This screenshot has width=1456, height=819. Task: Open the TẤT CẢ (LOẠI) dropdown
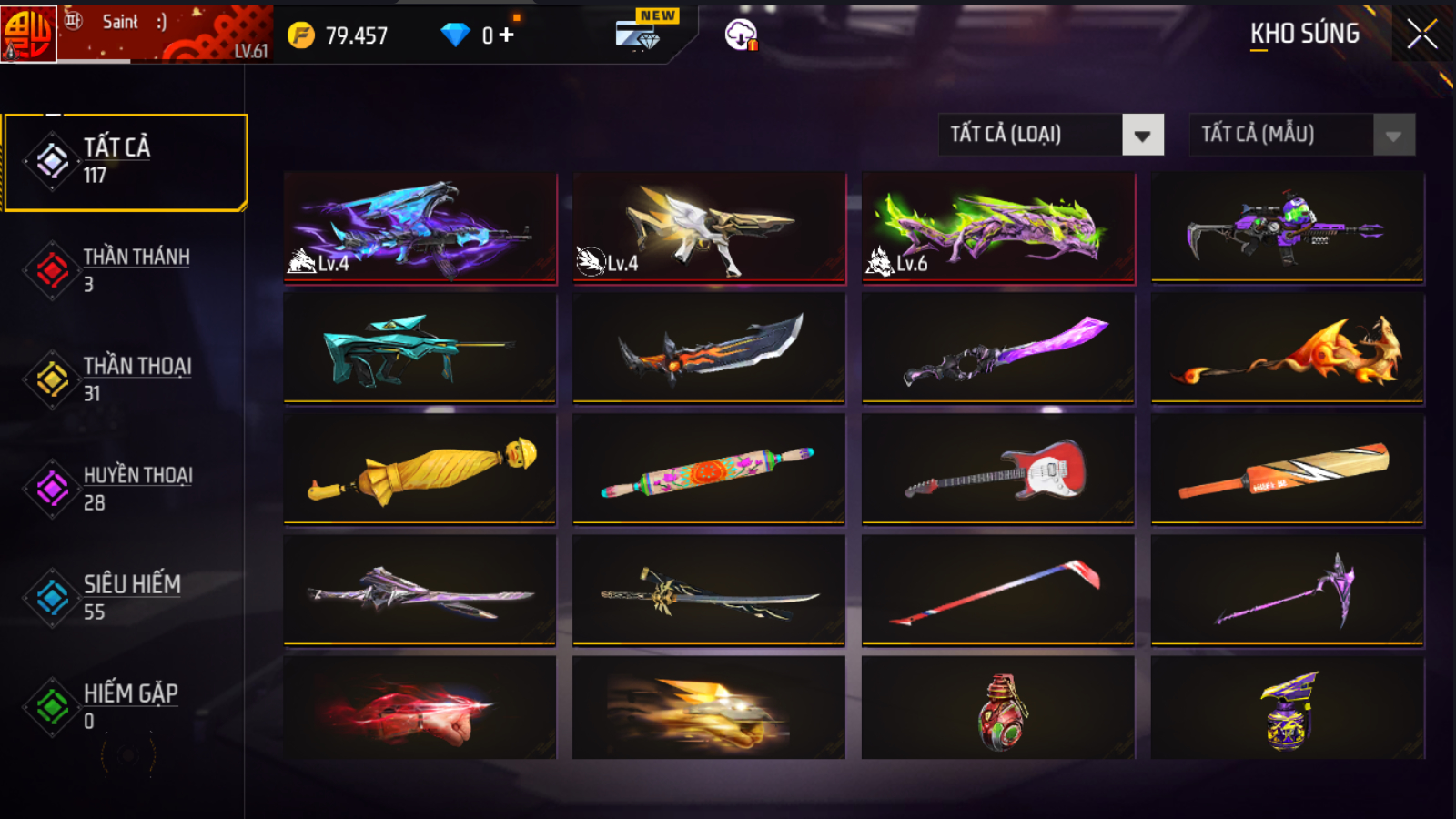[x=1028, y=134]
